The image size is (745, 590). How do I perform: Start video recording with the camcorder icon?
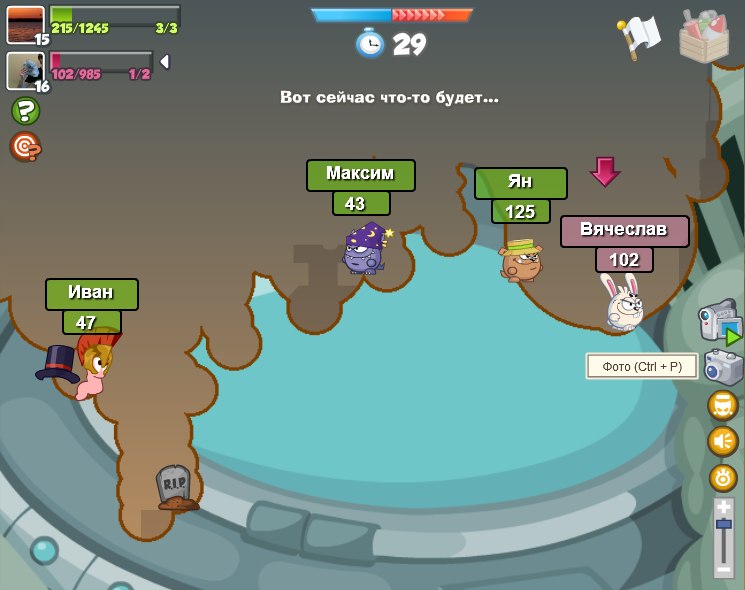pyautogui.click(x=720, y=322)
